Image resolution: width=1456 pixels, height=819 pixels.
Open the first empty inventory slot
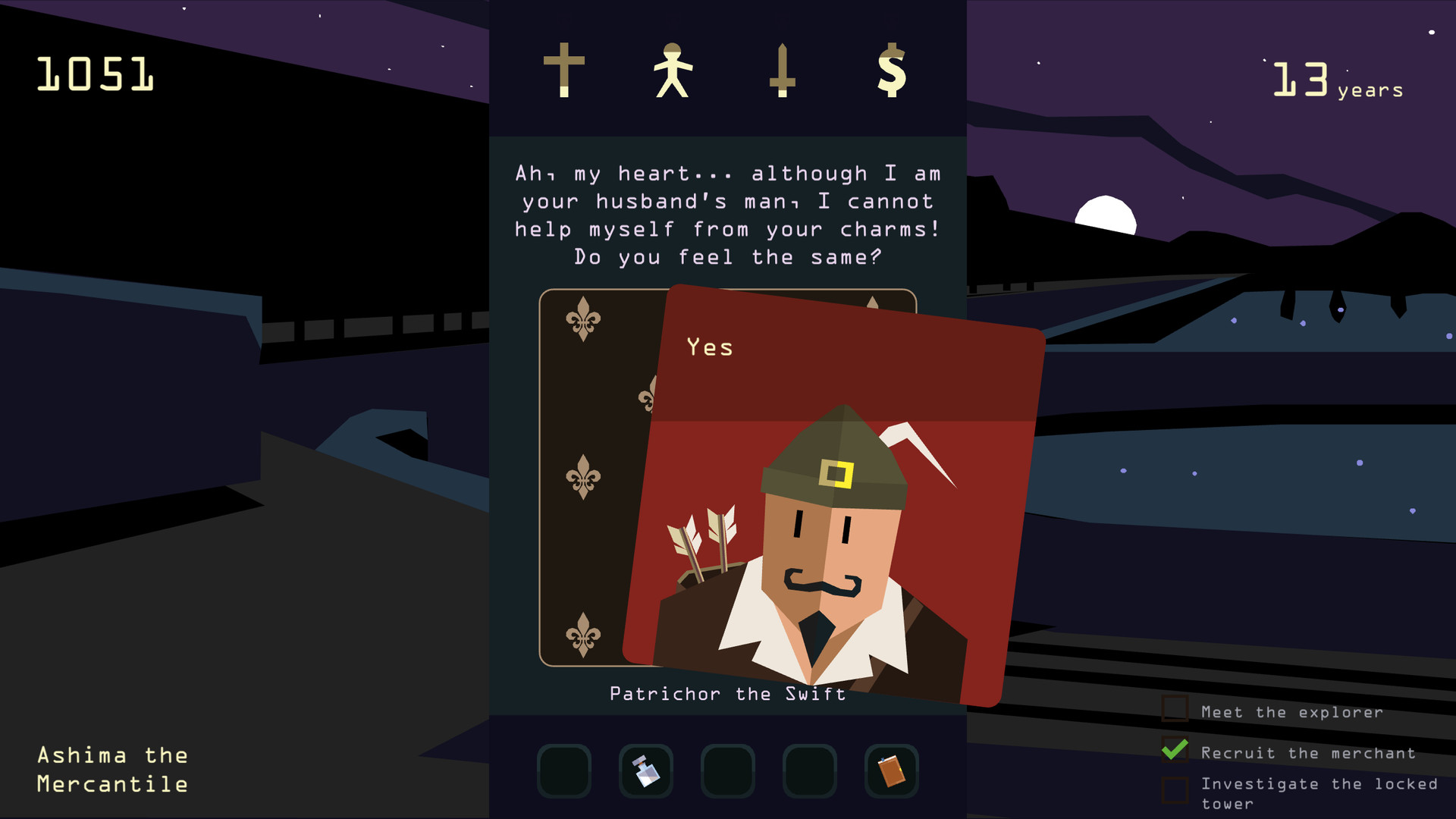(563, 770)
